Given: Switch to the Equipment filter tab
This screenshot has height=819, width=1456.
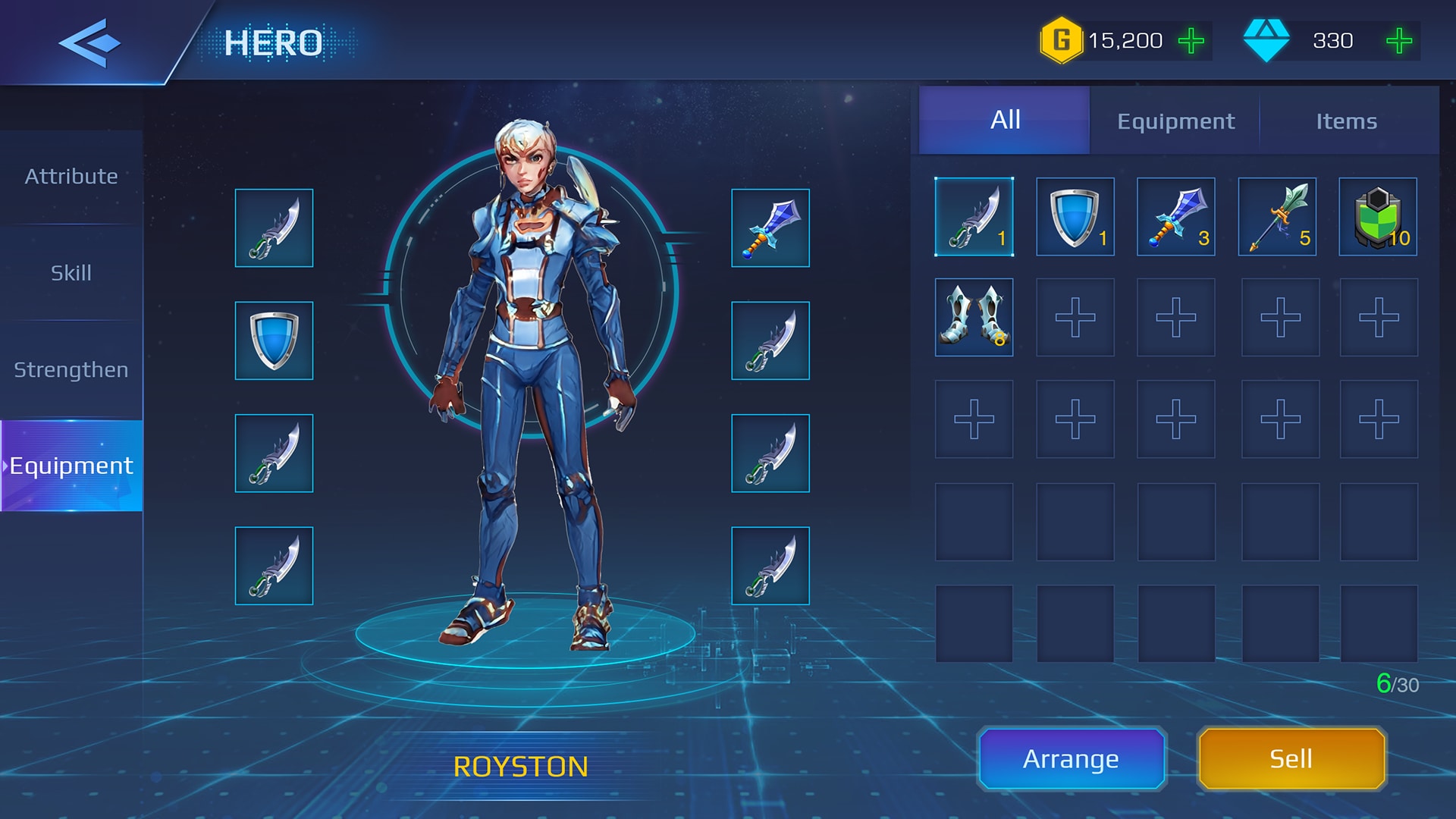Looking at the screenshot, I should (1175, 121).
